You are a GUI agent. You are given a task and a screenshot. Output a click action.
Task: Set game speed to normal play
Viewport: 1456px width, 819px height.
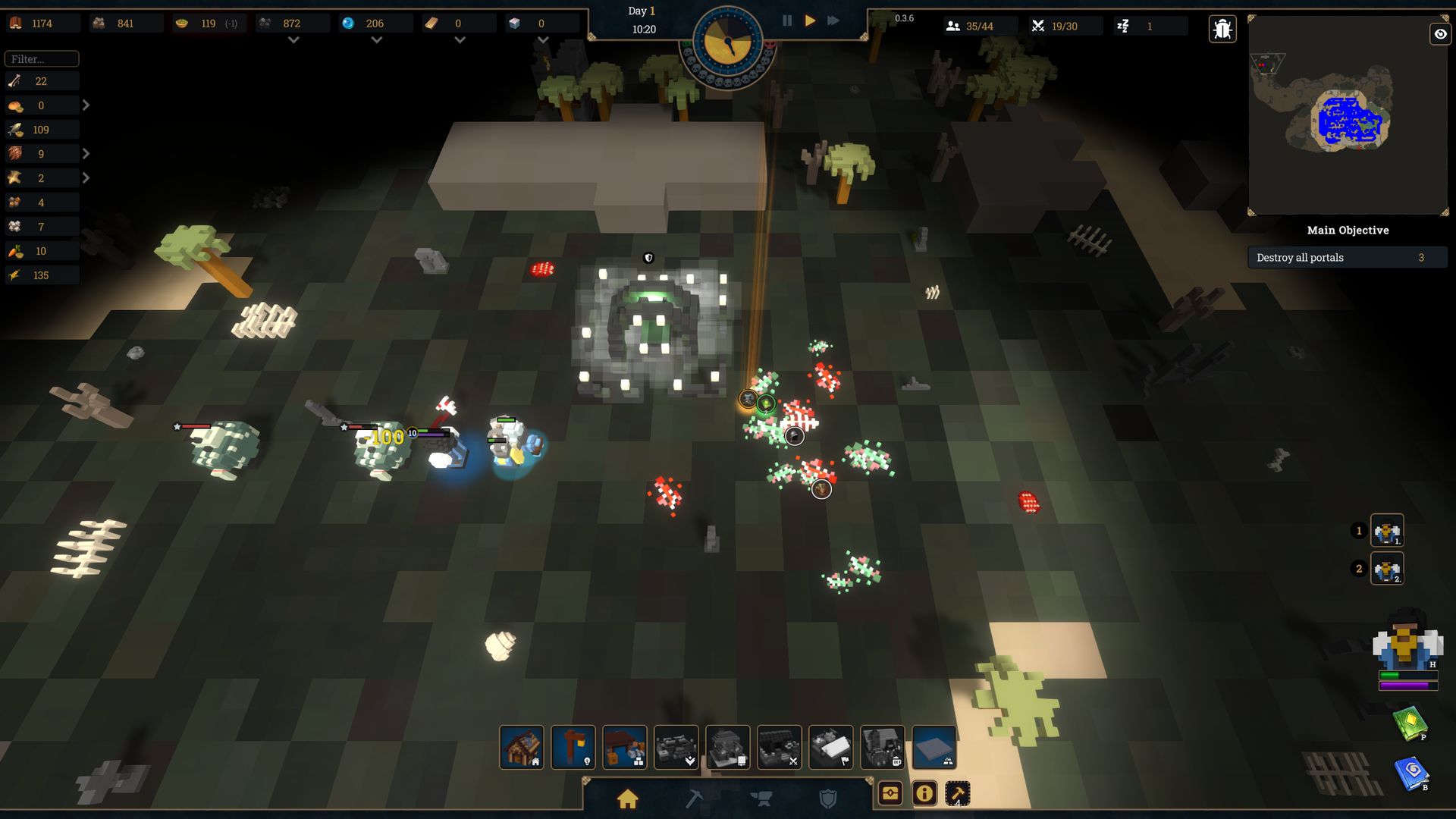pos(810,21)
